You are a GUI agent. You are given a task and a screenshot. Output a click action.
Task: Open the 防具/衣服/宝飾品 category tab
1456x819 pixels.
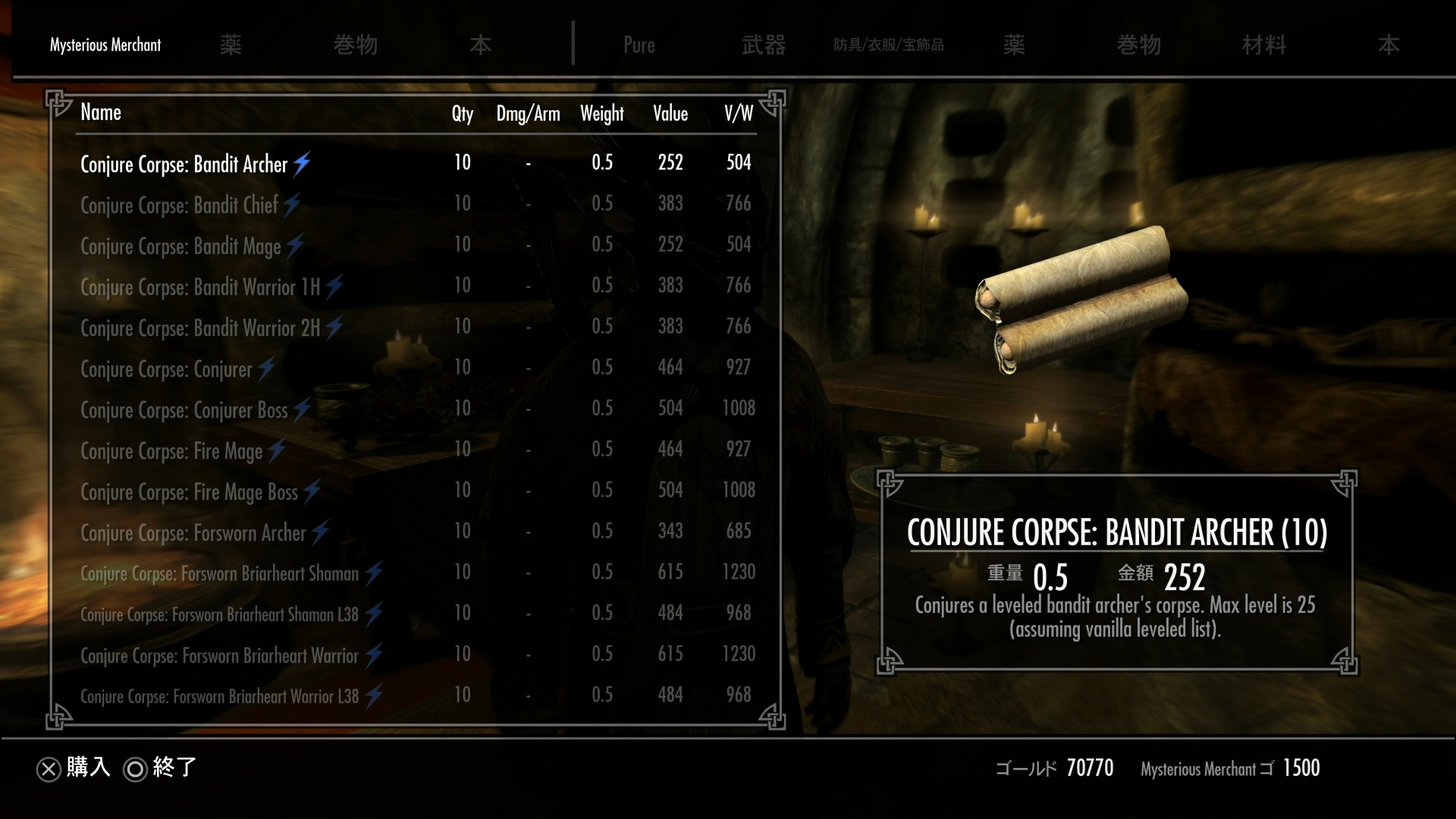pyautogui.click(x=889, y=45)
